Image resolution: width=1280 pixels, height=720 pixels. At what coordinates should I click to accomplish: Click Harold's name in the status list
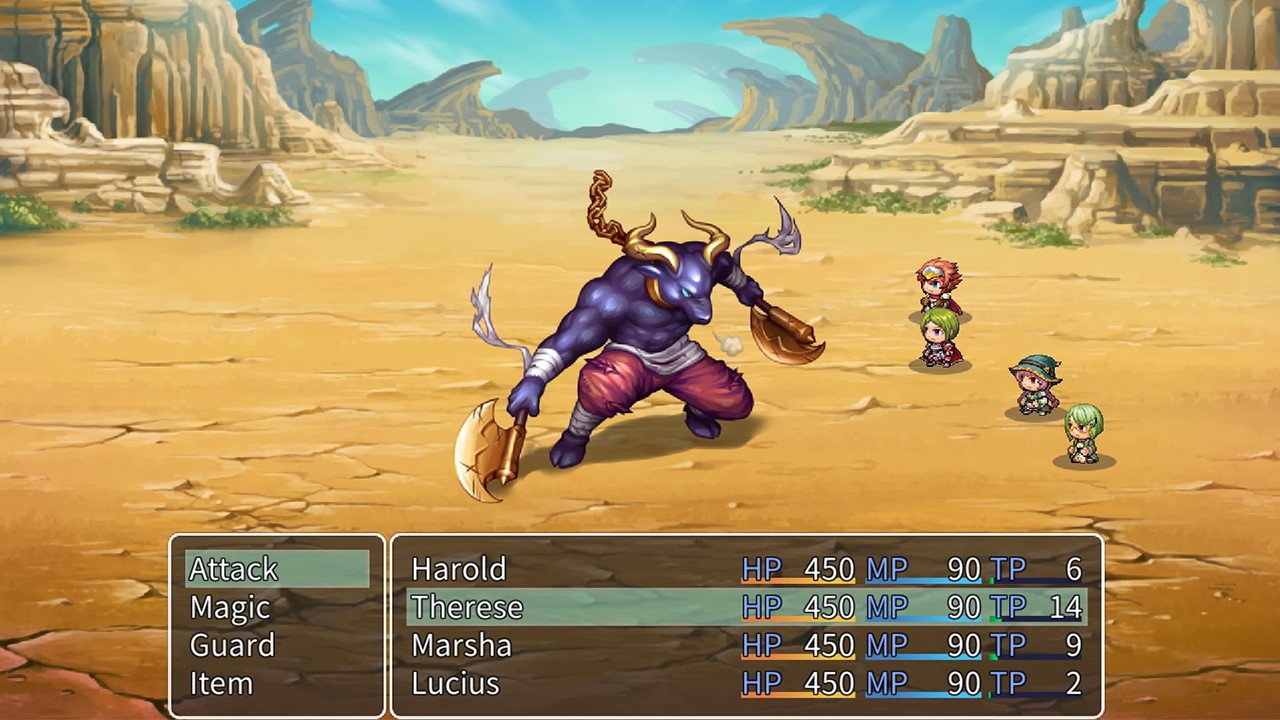click(458, 569)
